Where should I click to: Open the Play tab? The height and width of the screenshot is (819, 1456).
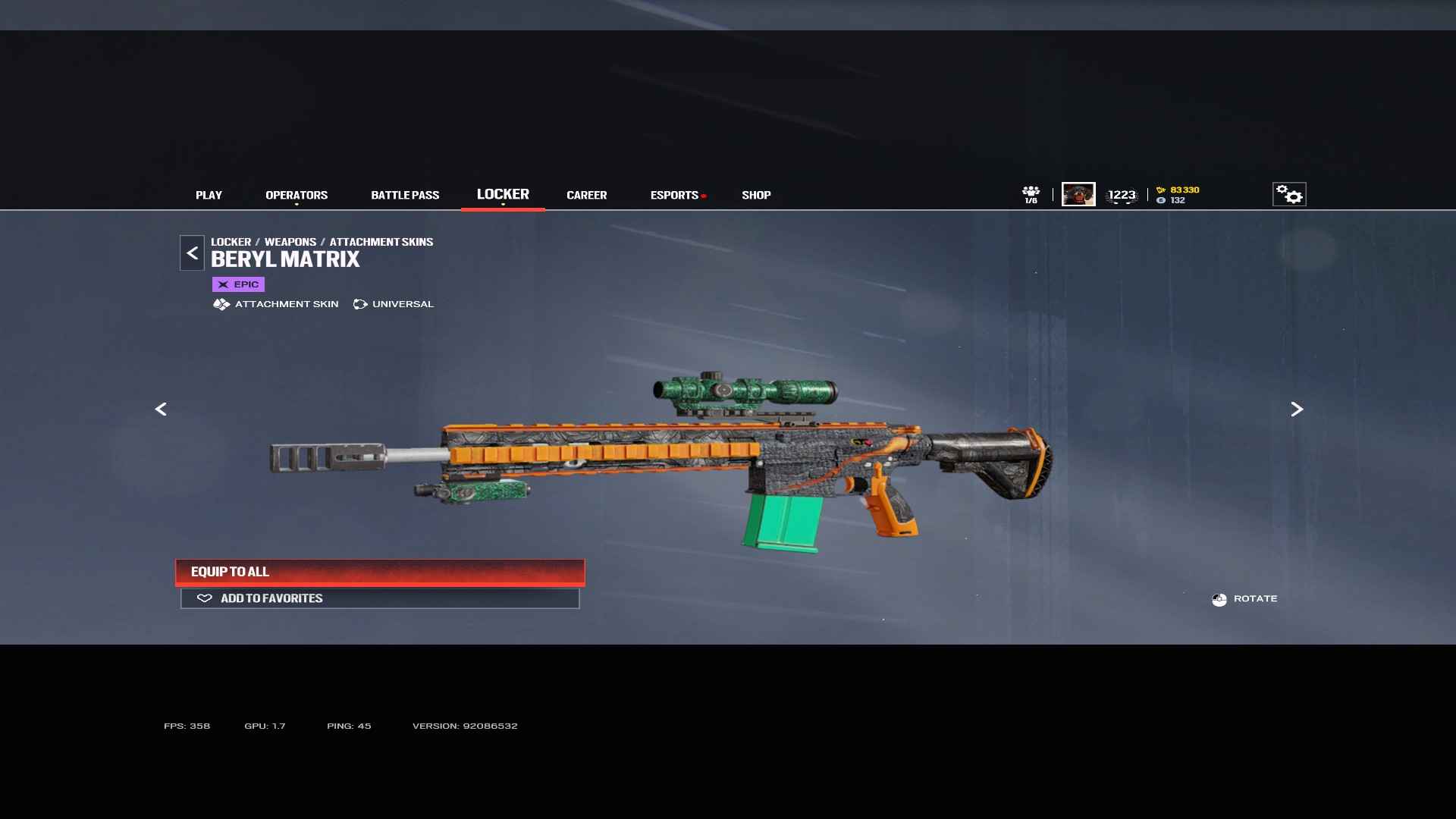(x=209, y=196)
